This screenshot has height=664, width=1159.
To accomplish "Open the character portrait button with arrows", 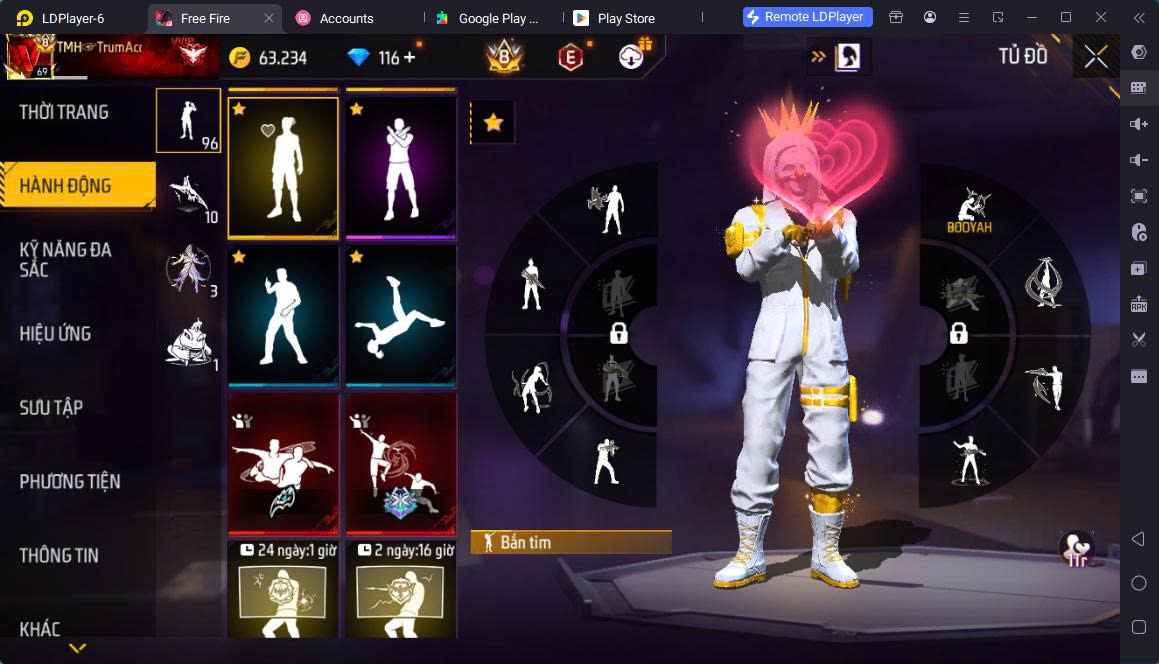I will coord(840,57).
